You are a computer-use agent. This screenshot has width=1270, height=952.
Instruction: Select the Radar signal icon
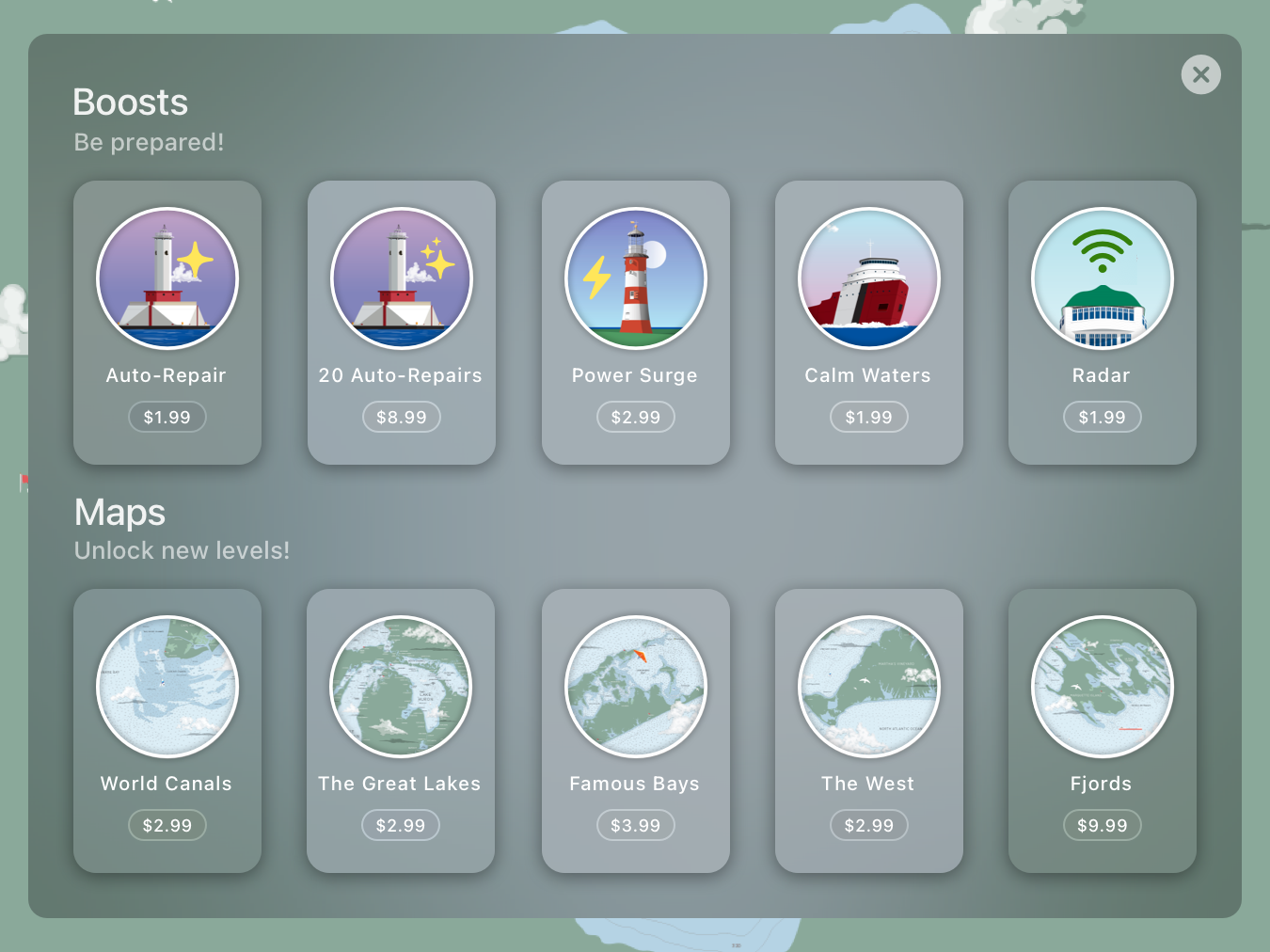coord(1102,278)
